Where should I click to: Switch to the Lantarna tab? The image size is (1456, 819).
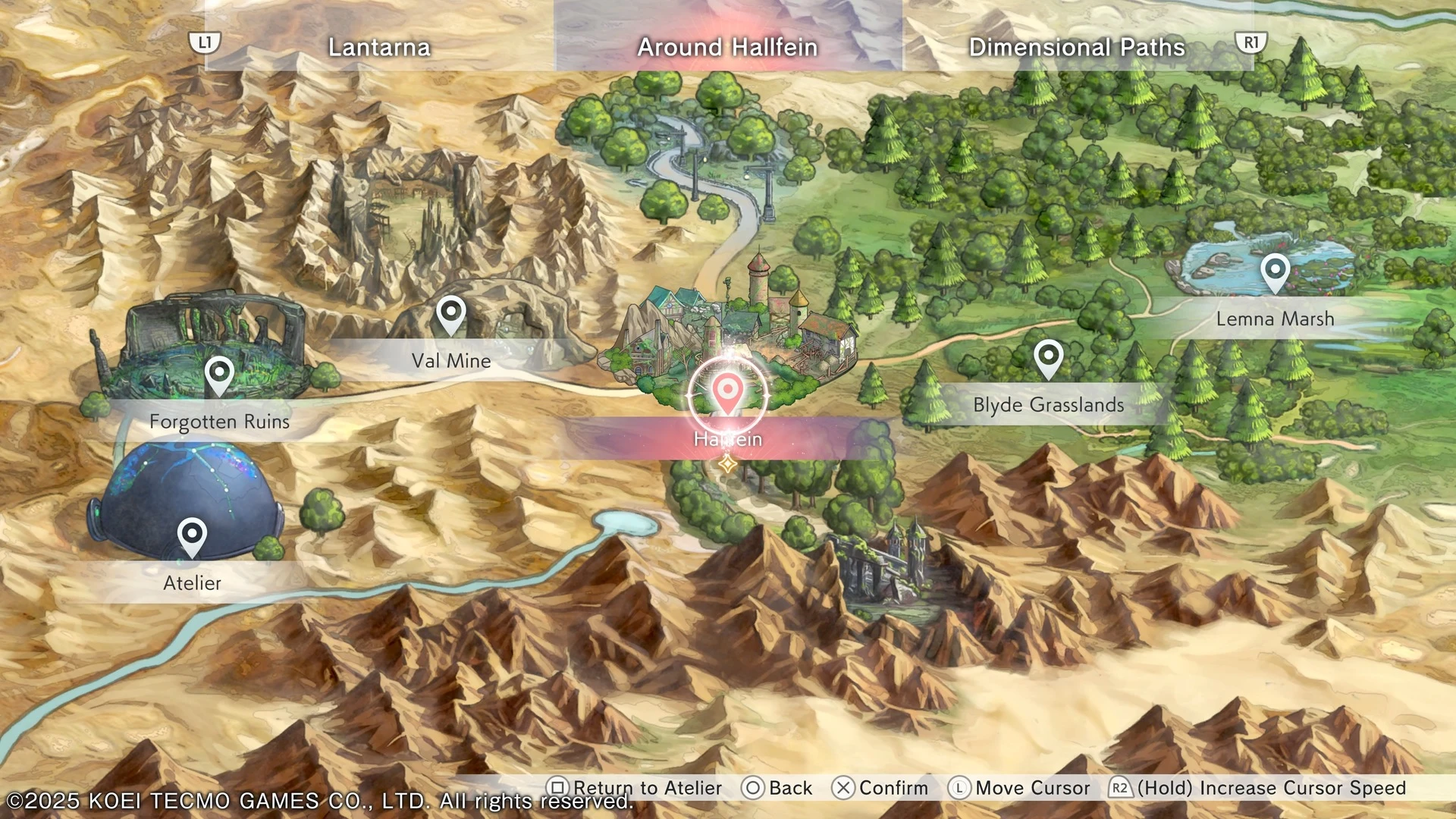tap(379, 47)
